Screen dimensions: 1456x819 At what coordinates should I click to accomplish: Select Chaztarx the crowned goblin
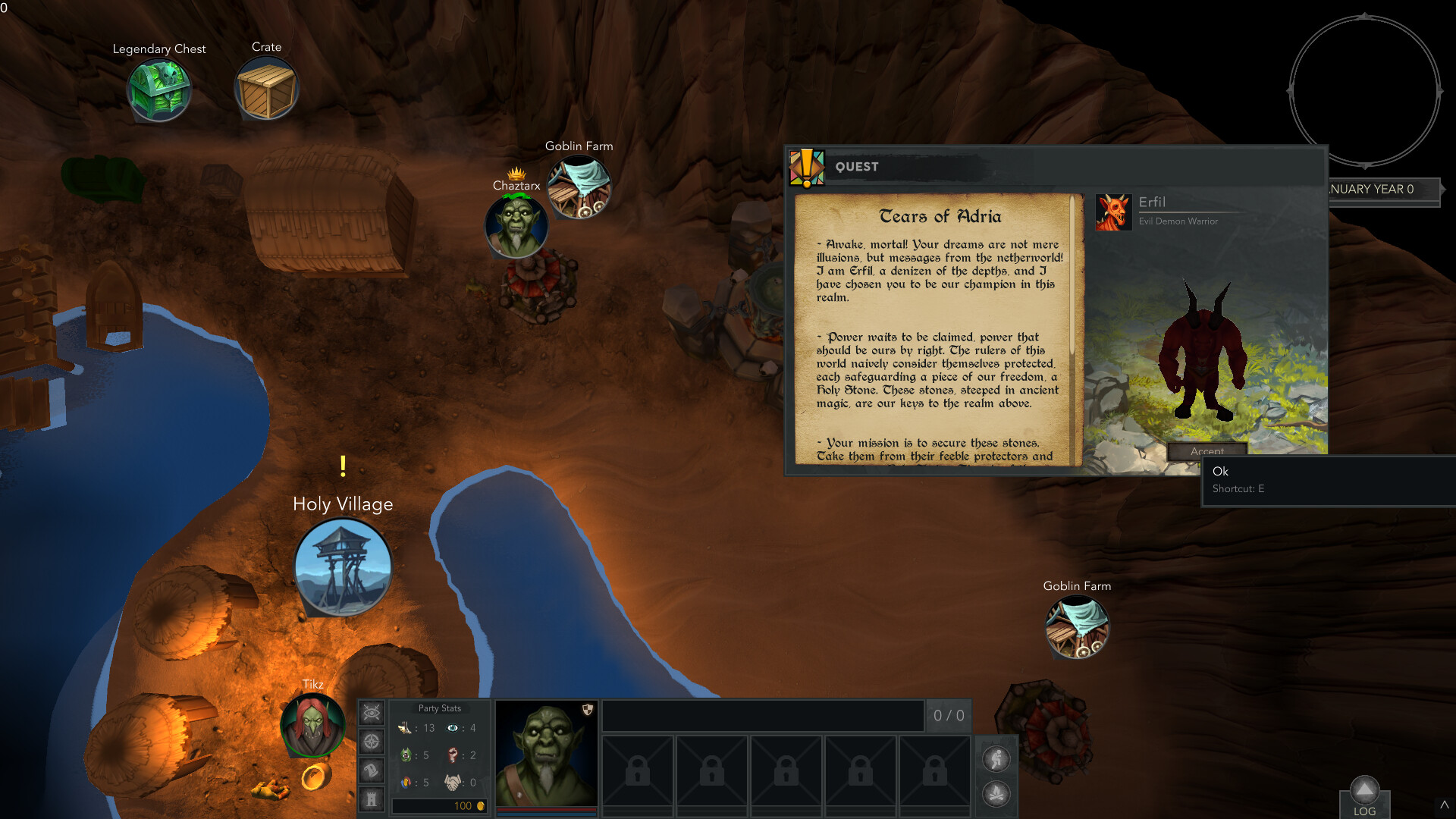[x=516, y=227]
